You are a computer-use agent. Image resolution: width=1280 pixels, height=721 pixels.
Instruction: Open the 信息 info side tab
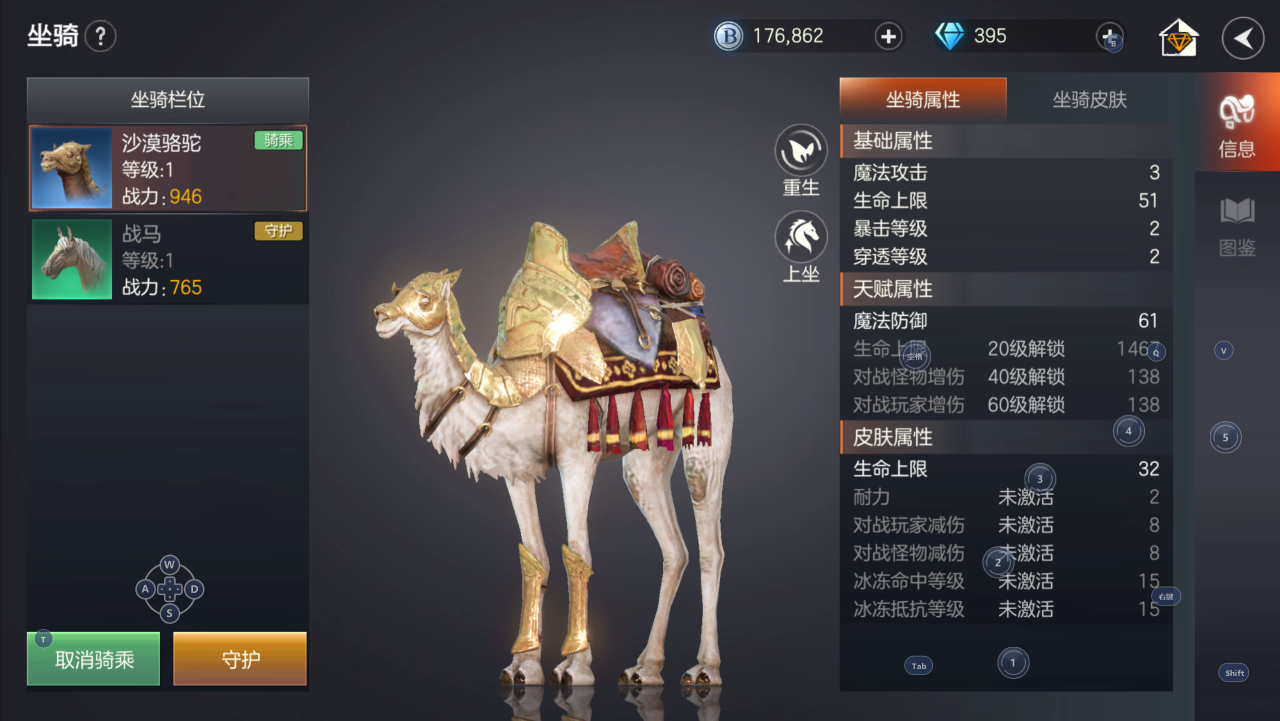[1237, 125]
